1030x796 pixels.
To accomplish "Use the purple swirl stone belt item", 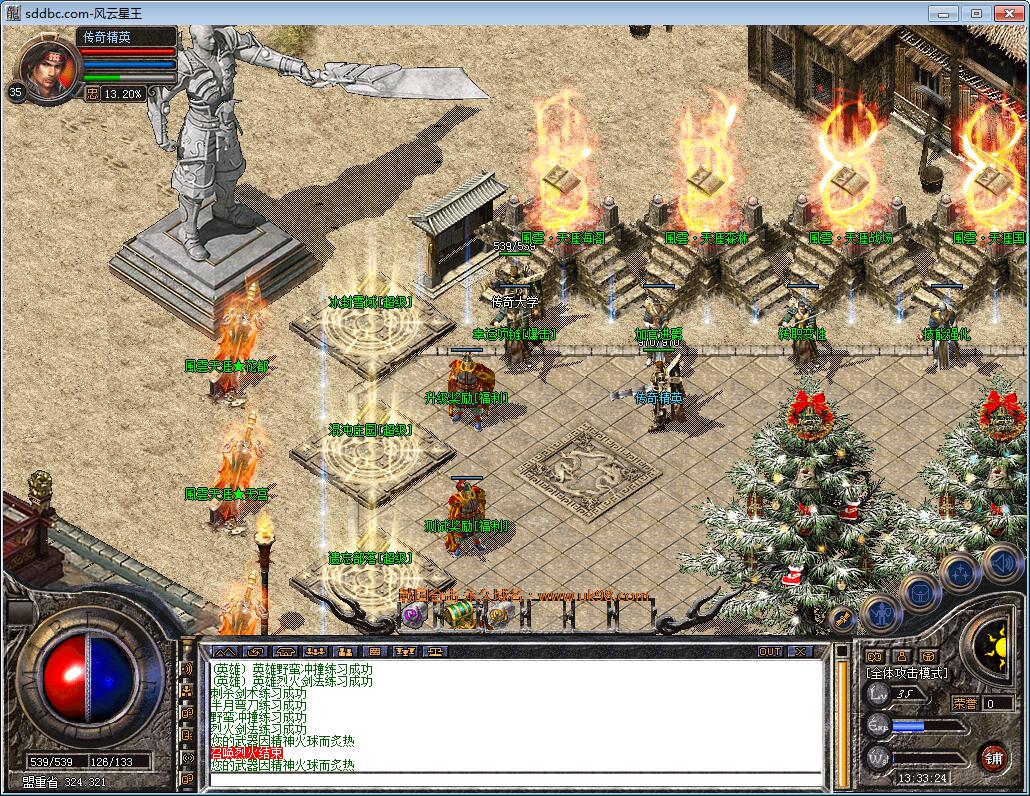I will click(x=413, y=616).
